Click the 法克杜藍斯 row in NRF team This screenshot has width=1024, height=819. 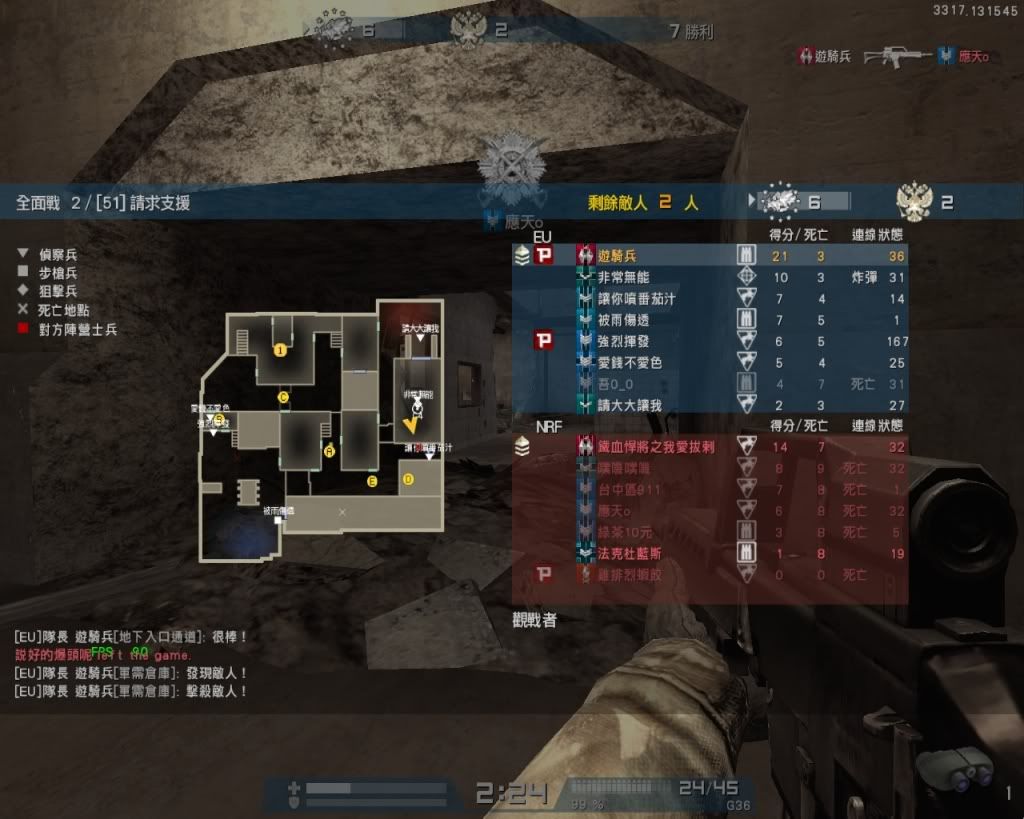(x=630, y=553)
